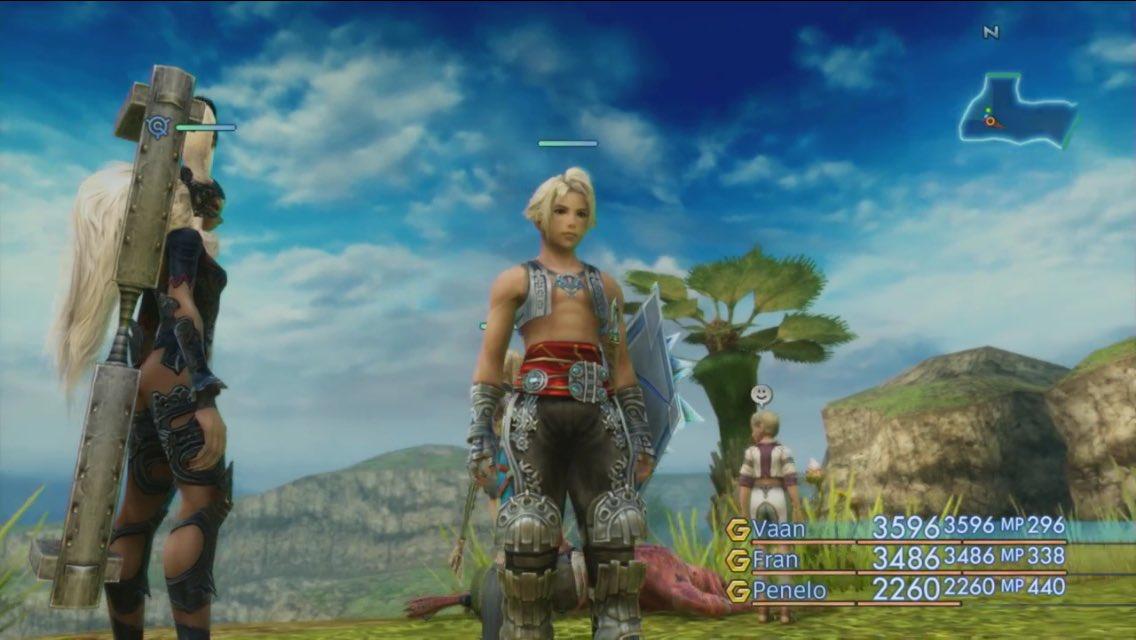Toggle Penelo's gambit icon

click(738, 591)
